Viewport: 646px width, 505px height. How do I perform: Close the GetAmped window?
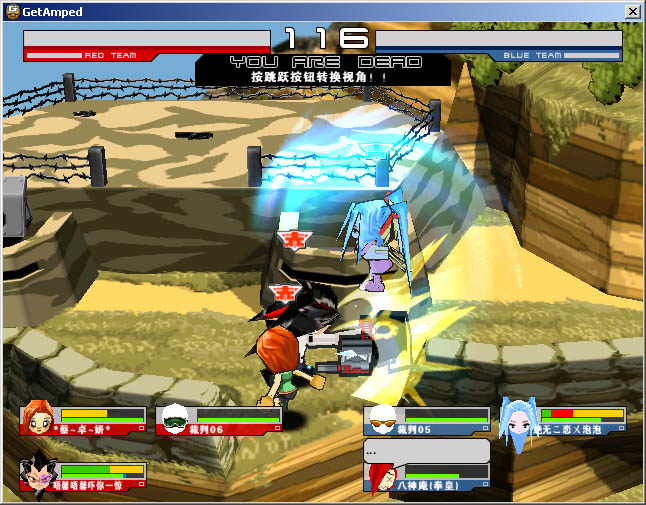coord(632,11)
